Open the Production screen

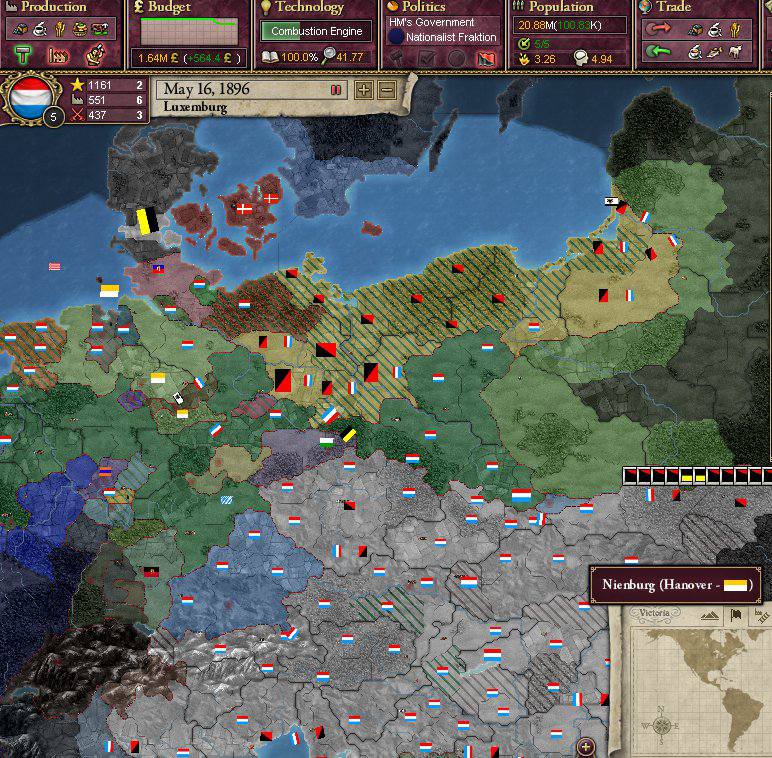54,7
